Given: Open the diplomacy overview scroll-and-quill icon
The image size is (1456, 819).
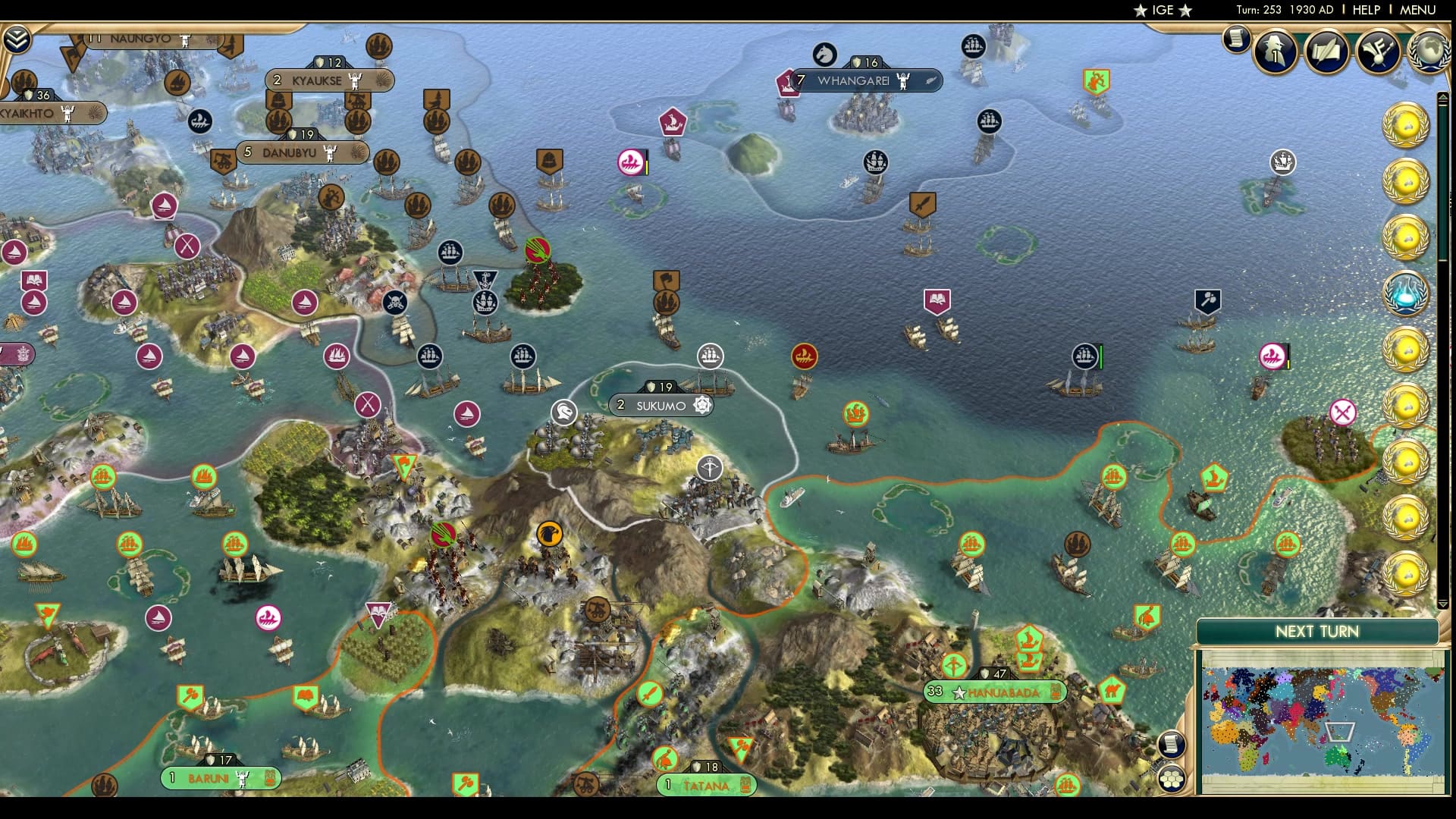Looking at the screenshot, I should (x=1327, y=51).
